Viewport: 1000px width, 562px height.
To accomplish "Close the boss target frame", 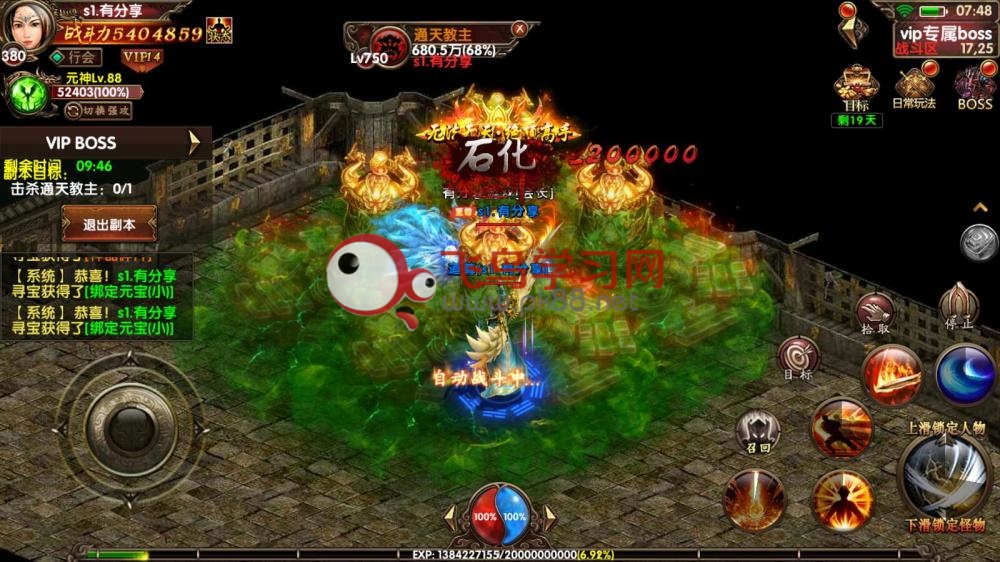I will coord(519,29).
